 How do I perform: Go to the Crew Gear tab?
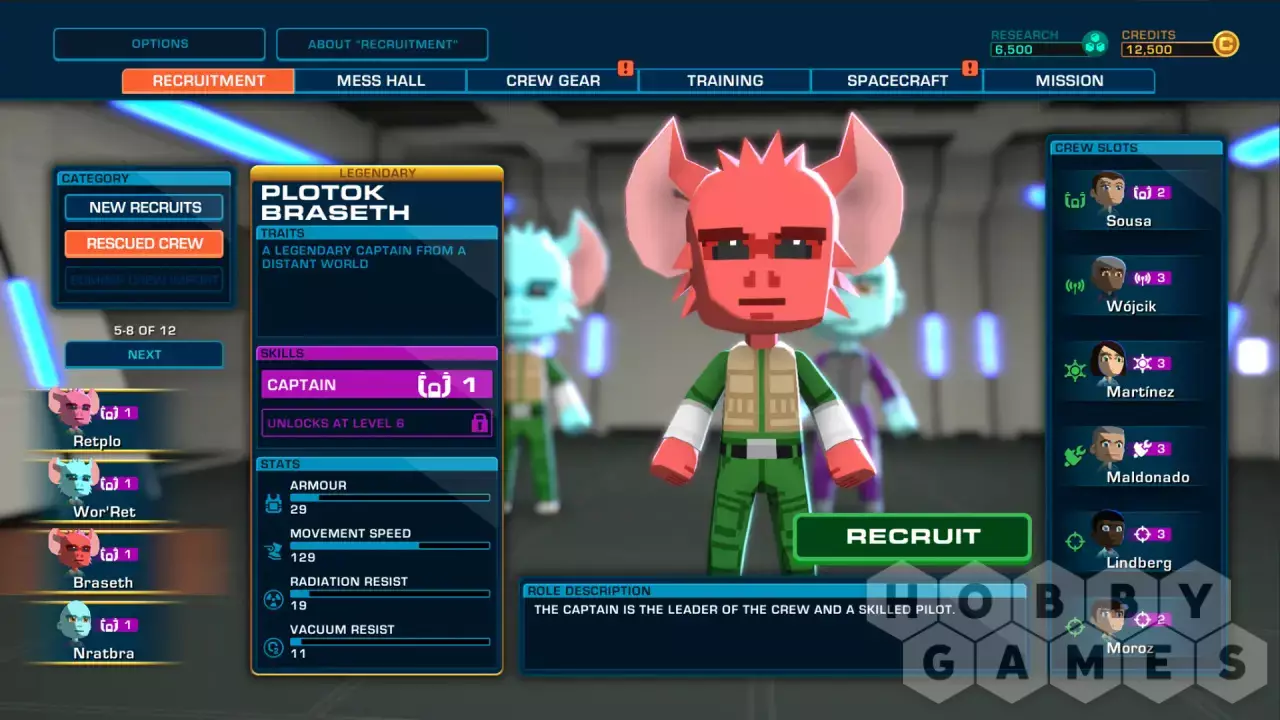553,81
